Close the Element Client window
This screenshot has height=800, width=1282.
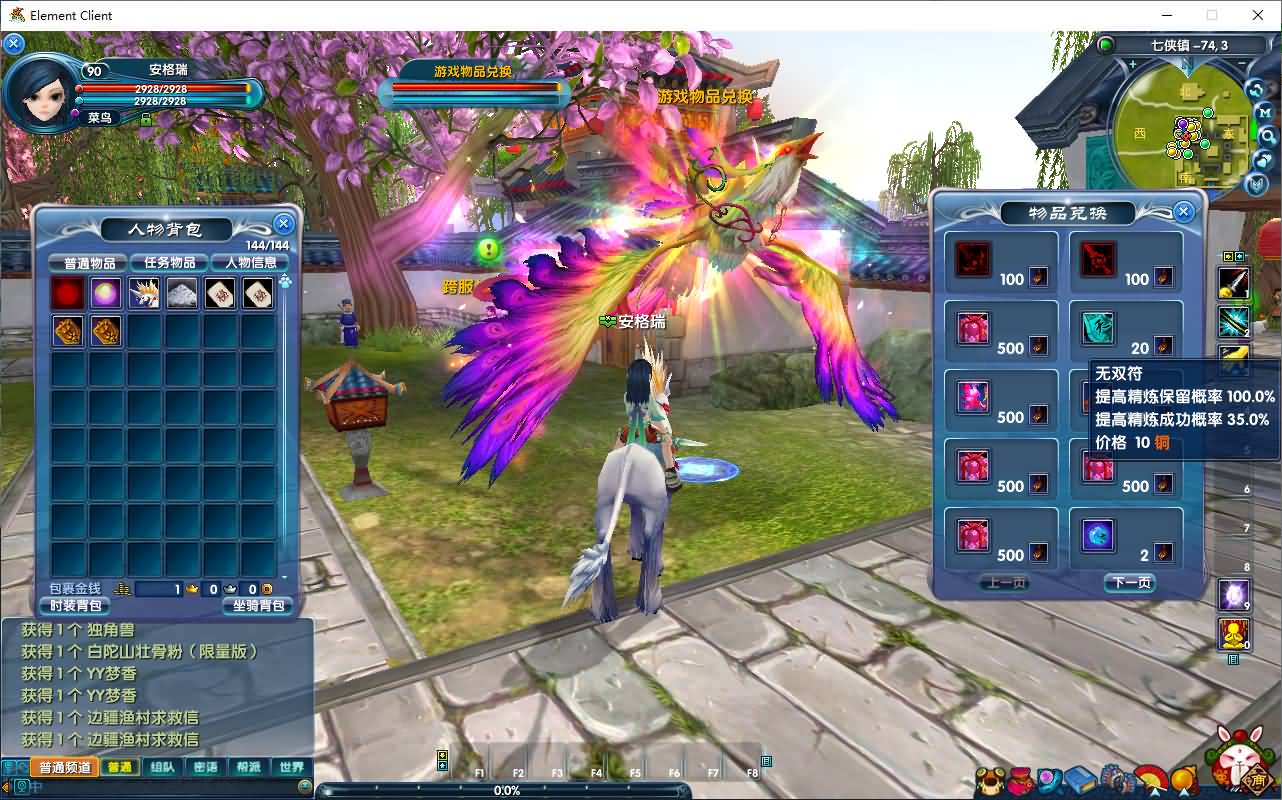(1258, 15)
